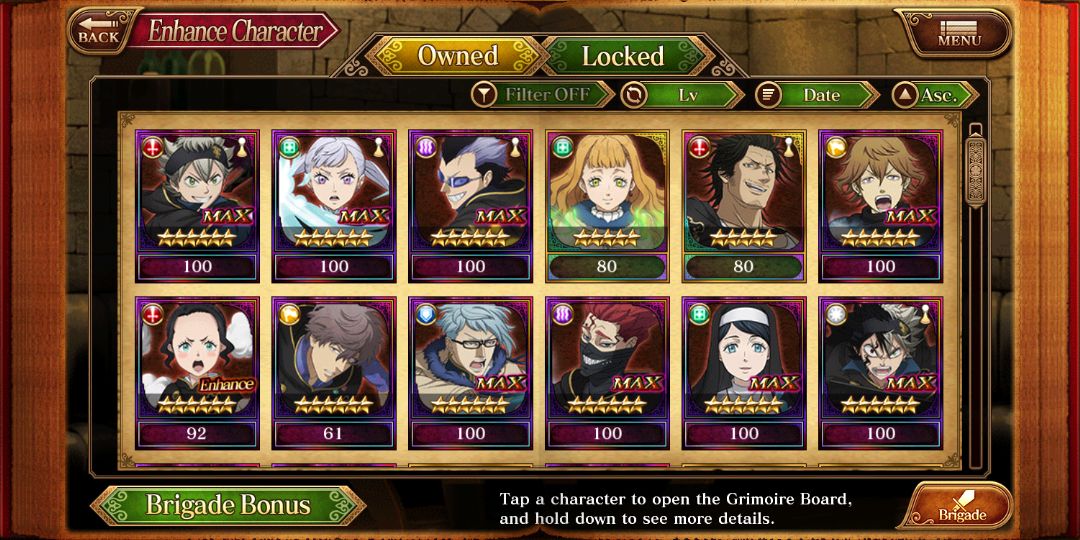Pick the sunglasses-wearing character card
Screen dimensions: 1080x540
[x=470, y=205]
